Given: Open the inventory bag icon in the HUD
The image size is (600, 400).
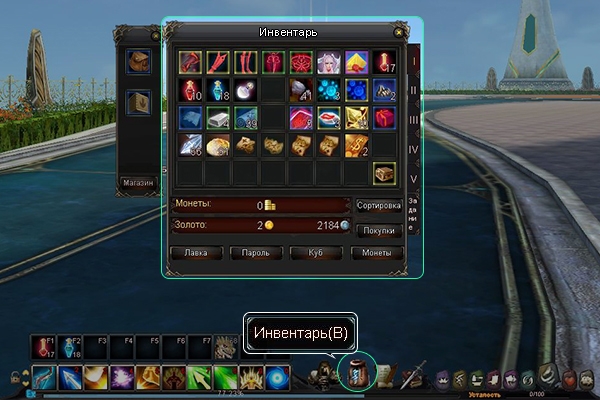Looking at the screenshot, I should [357, 371].
